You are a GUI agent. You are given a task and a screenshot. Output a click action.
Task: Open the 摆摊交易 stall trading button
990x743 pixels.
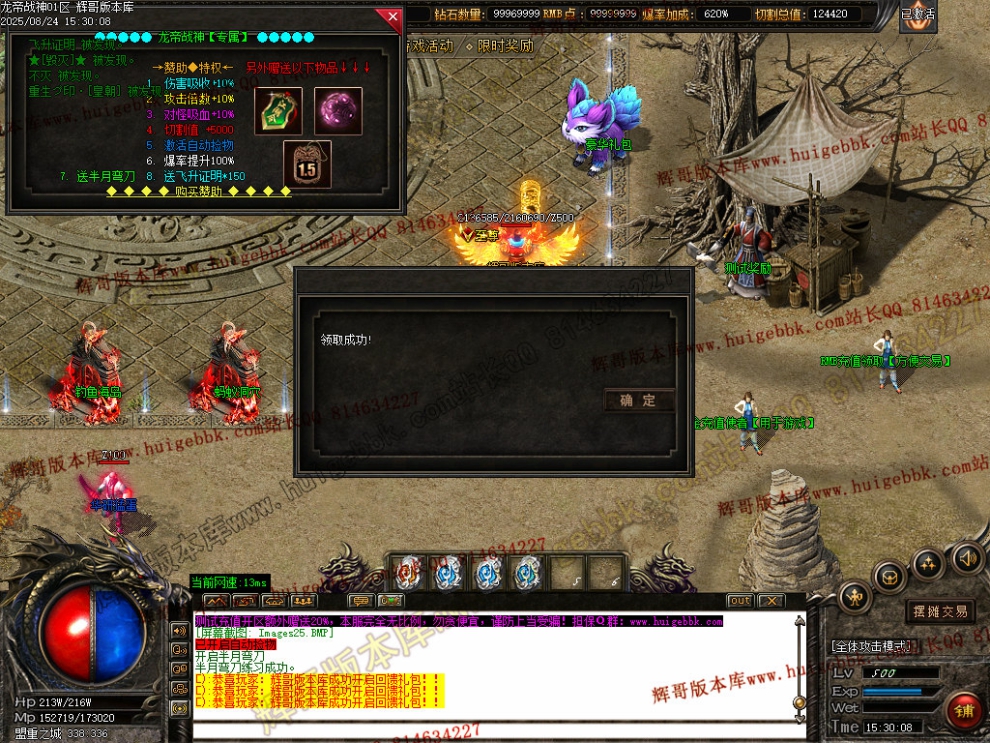coord(939,611)
